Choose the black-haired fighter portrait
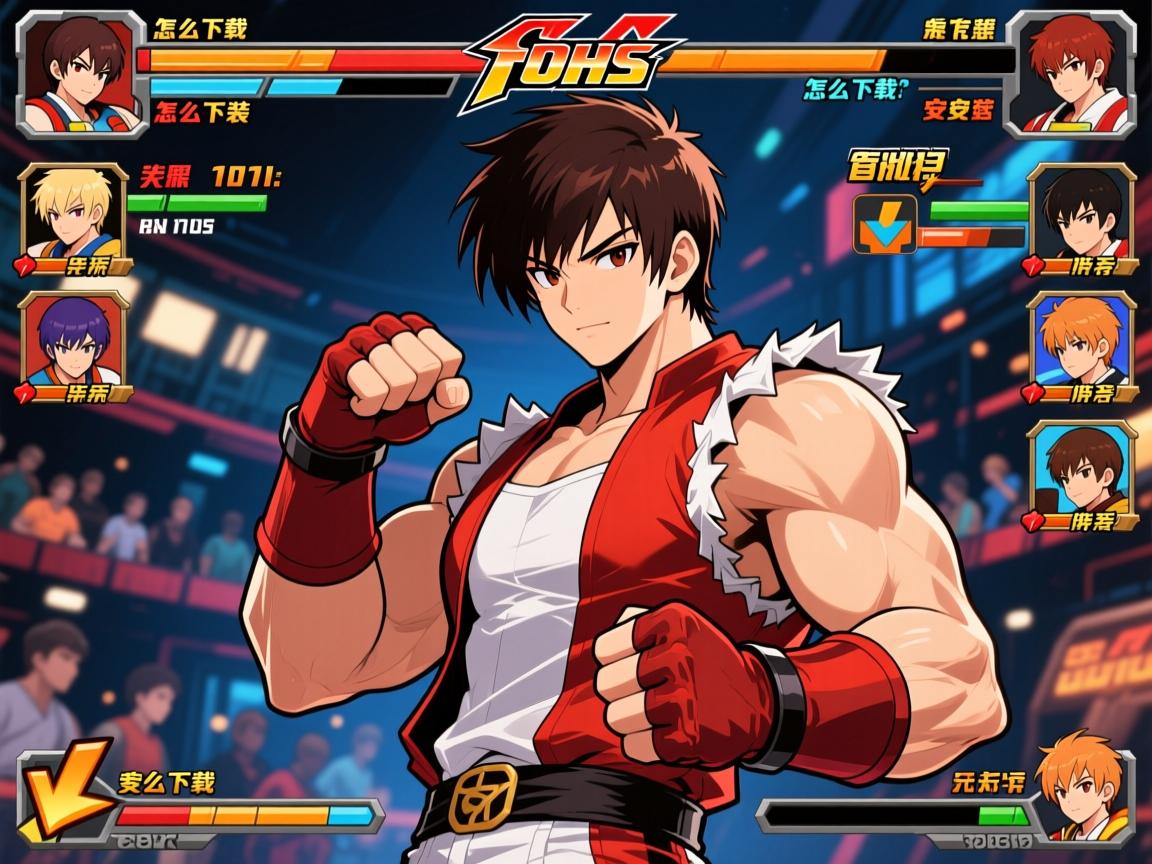Screen dimensions: 1152x864 [x=1083, y=217]
